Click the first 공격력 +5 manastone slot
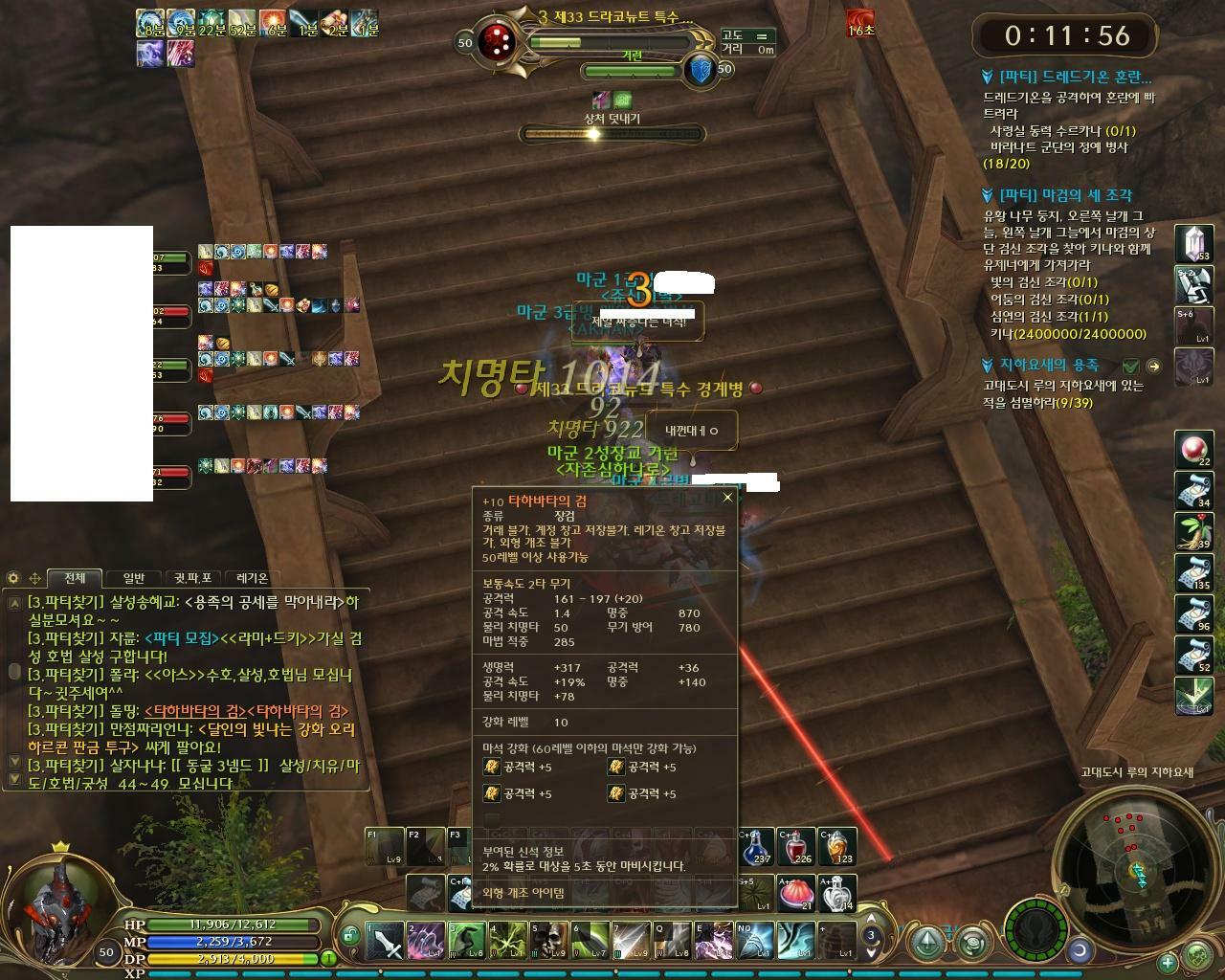 click(491, 768)
